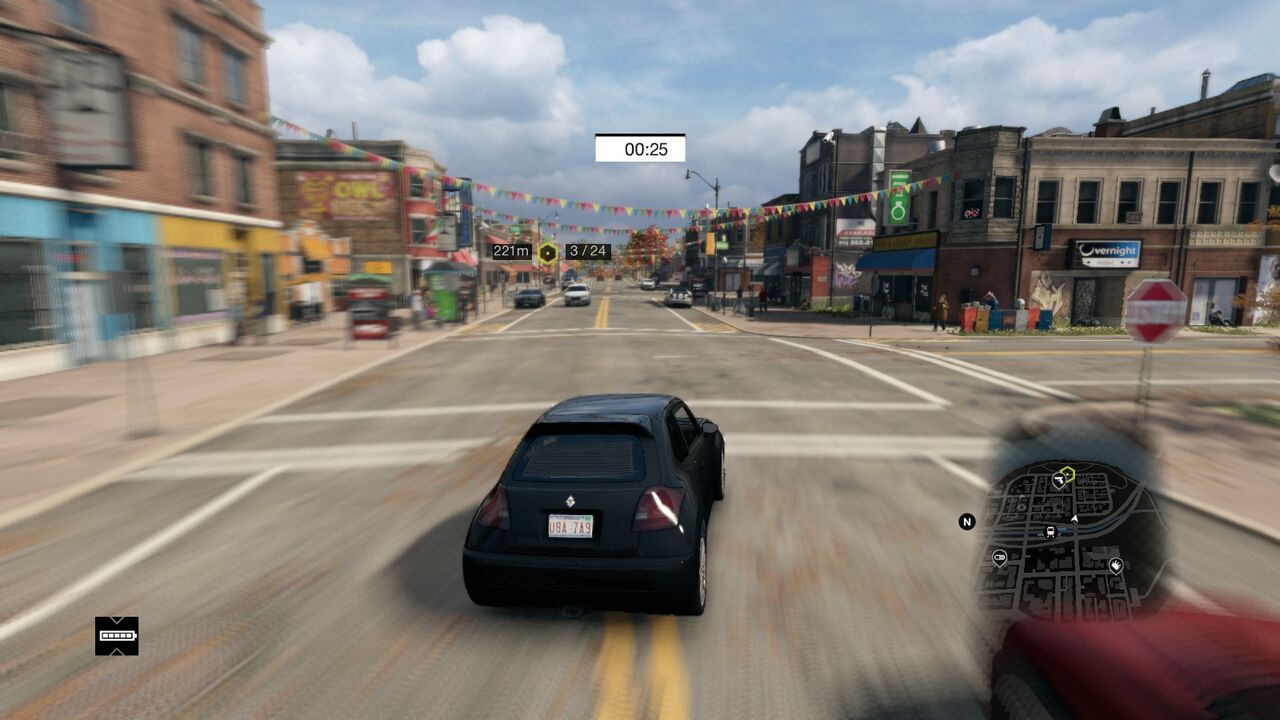Click the gun shop marker on the minimap
Viewport: 1280px width, 720px height.
click(1058, 482)
